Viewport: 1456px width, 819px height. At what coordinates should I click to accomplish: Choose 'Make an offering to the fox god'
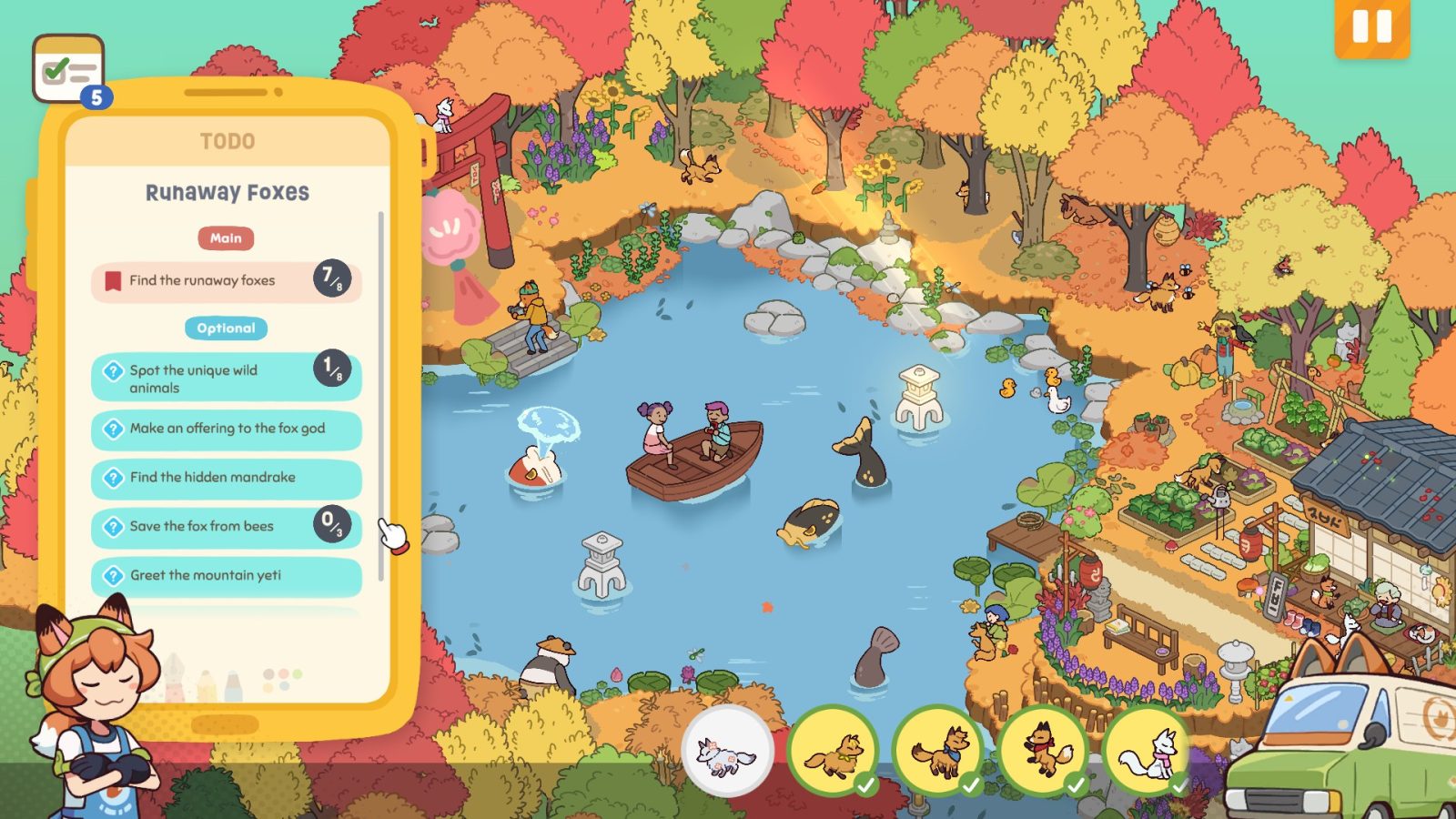[226, 429]
